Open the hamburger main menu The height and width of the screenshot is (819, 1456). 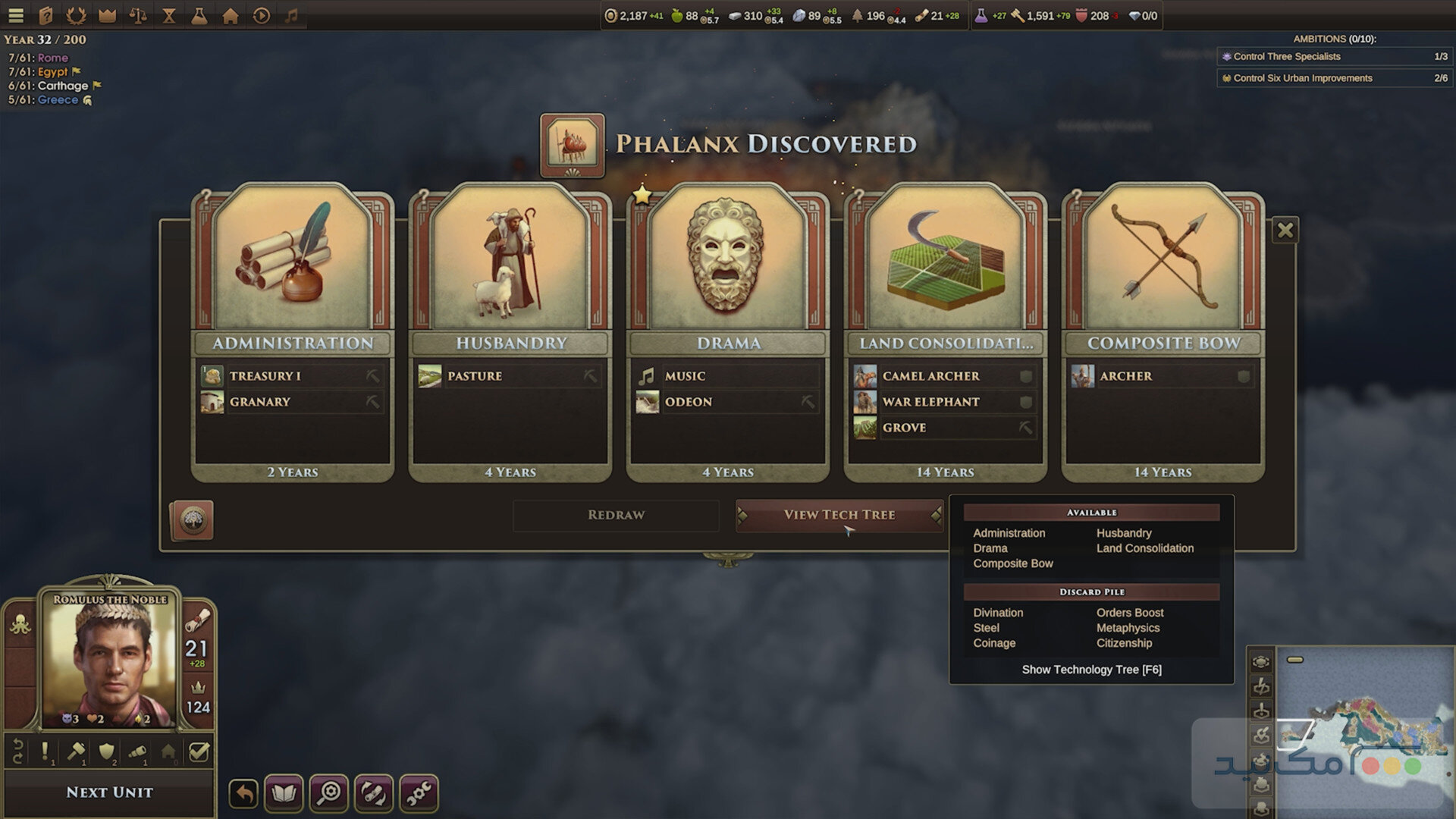pos(16,15)
